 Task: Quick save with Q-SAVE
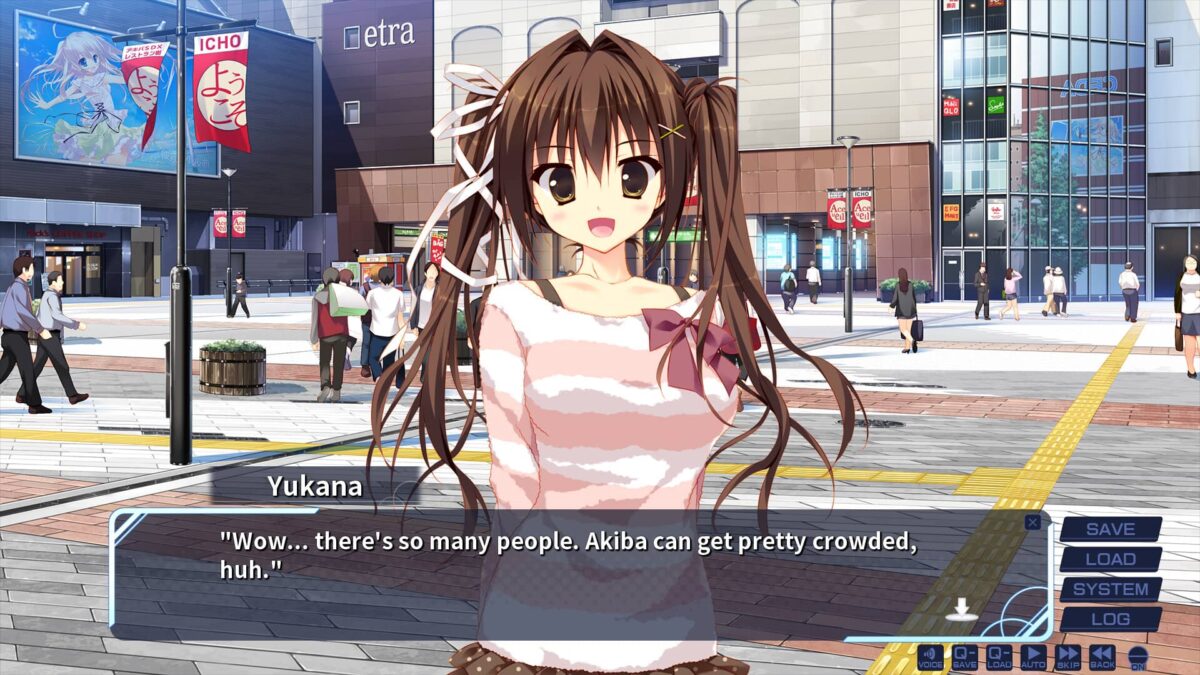[x=965, y=657]
